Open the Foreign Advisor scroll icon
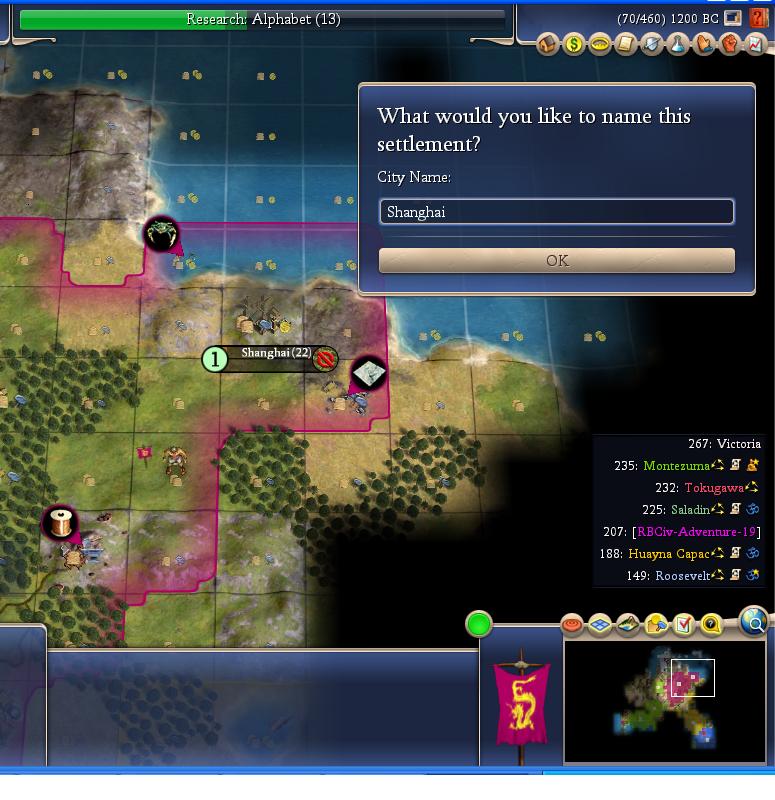This screenshot has height=800, width=775. [x=626, y=45]
